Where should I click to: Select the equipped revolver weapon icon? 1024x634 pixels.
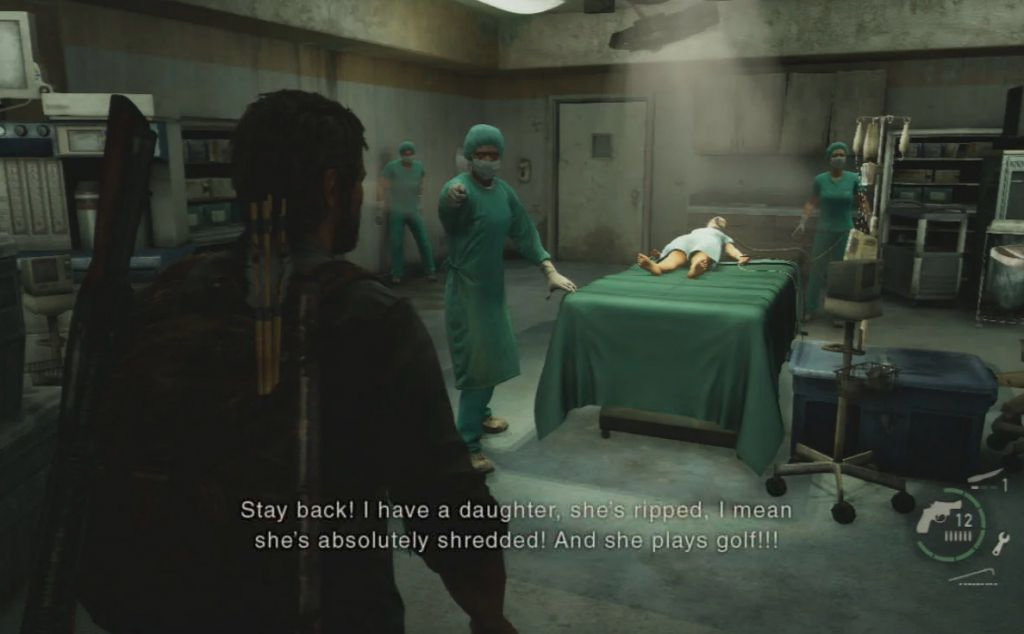point(938,516)
